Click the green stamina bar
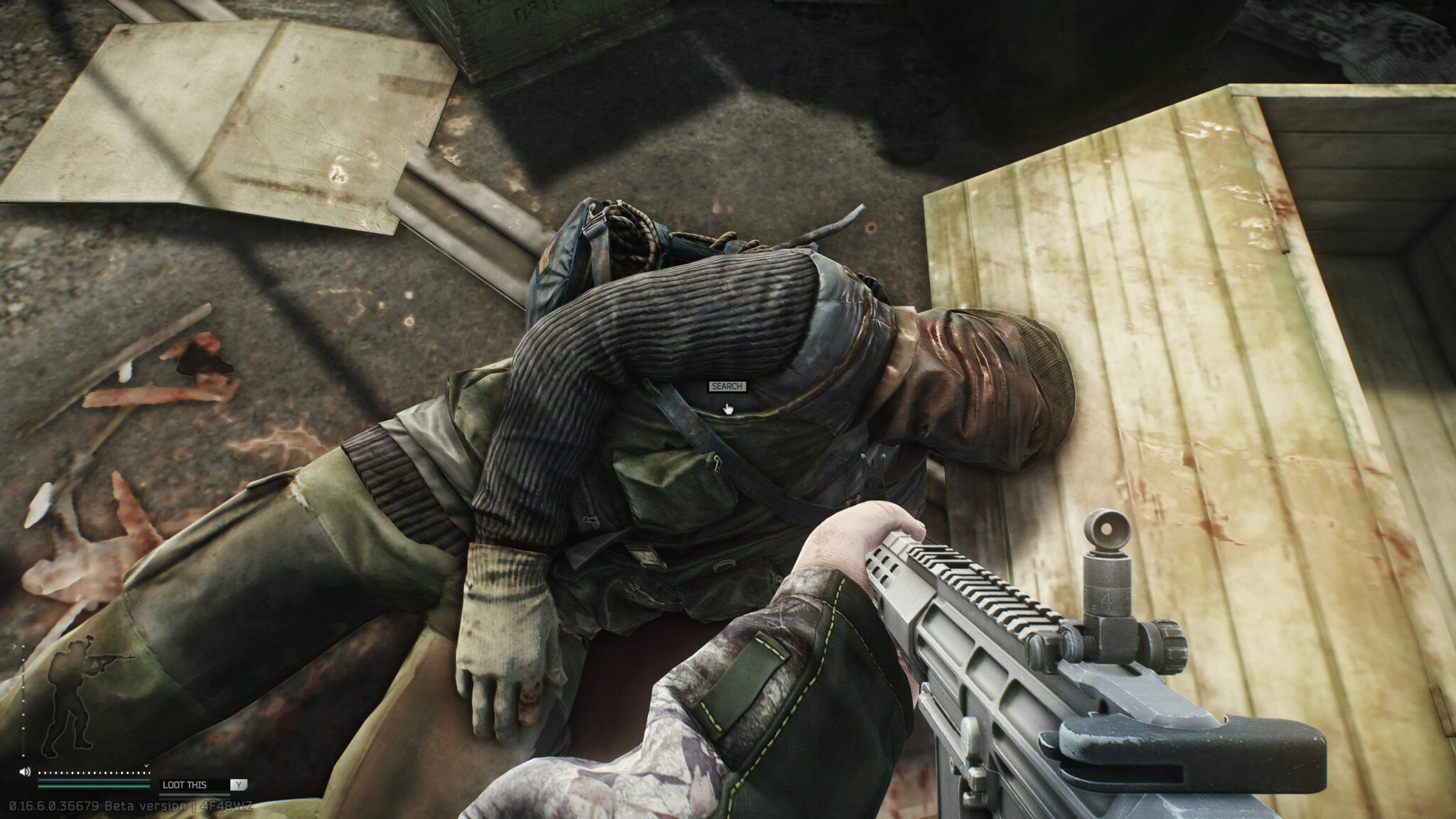The width and height of the screenshot is (1456, 819). (93, 786)
